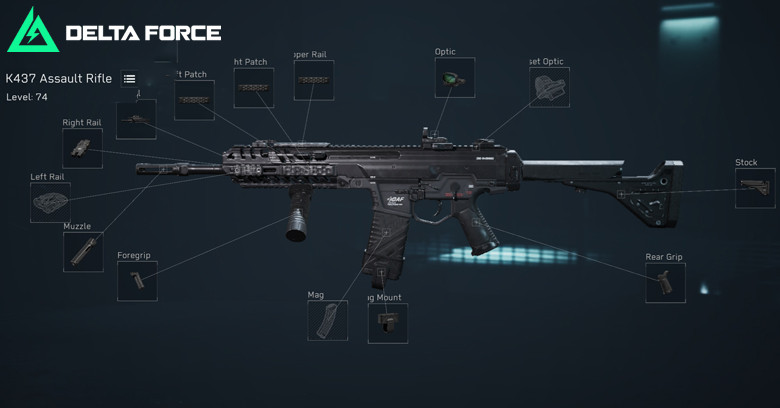Select the Offset Optic slot
780x408 pixels.
pyautogui.click(x=549, y=87)
